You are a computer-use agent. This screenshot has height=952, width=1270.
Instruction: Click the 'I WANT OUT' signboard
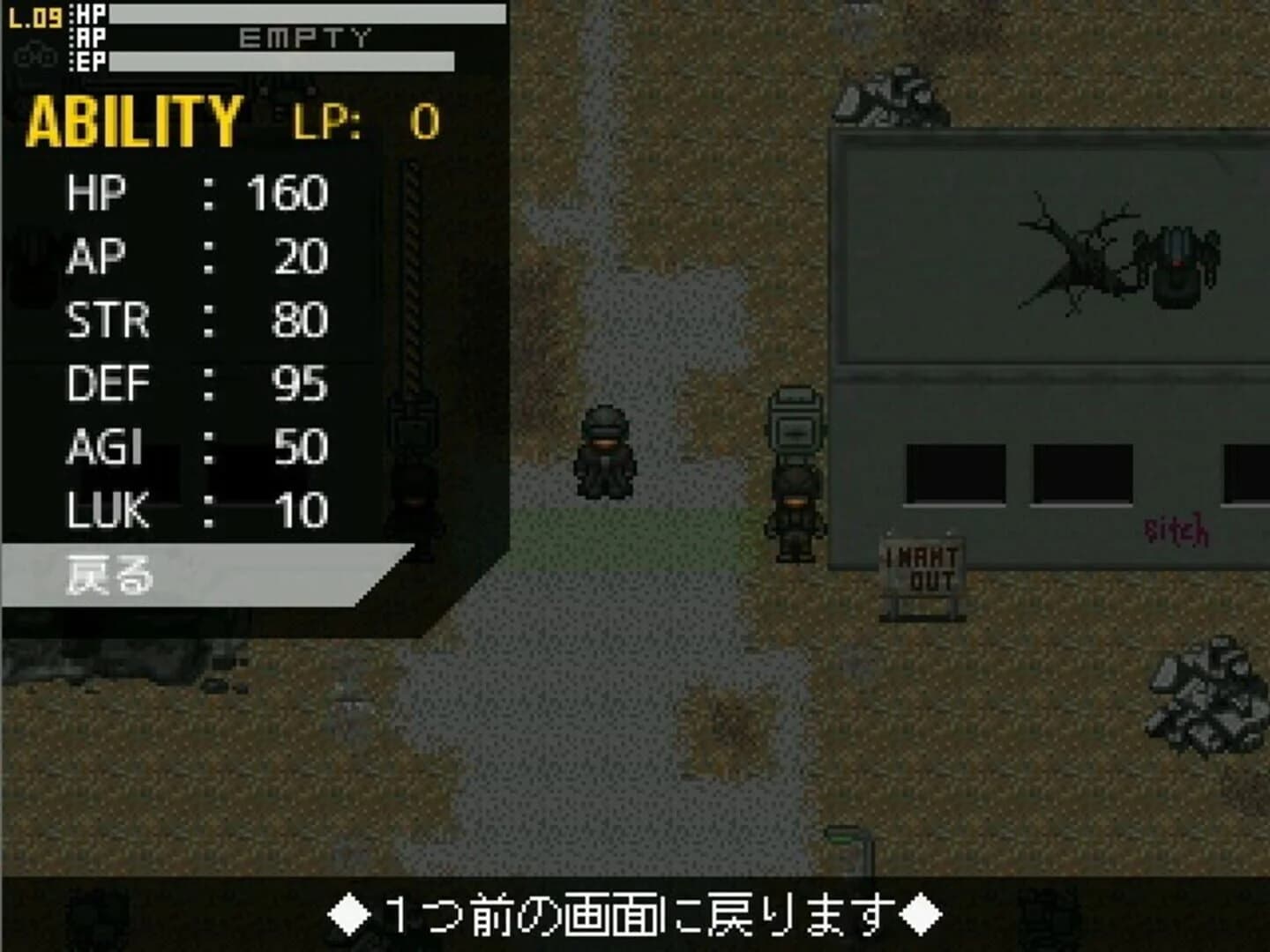pyautogui.click(x=921, y=564)
